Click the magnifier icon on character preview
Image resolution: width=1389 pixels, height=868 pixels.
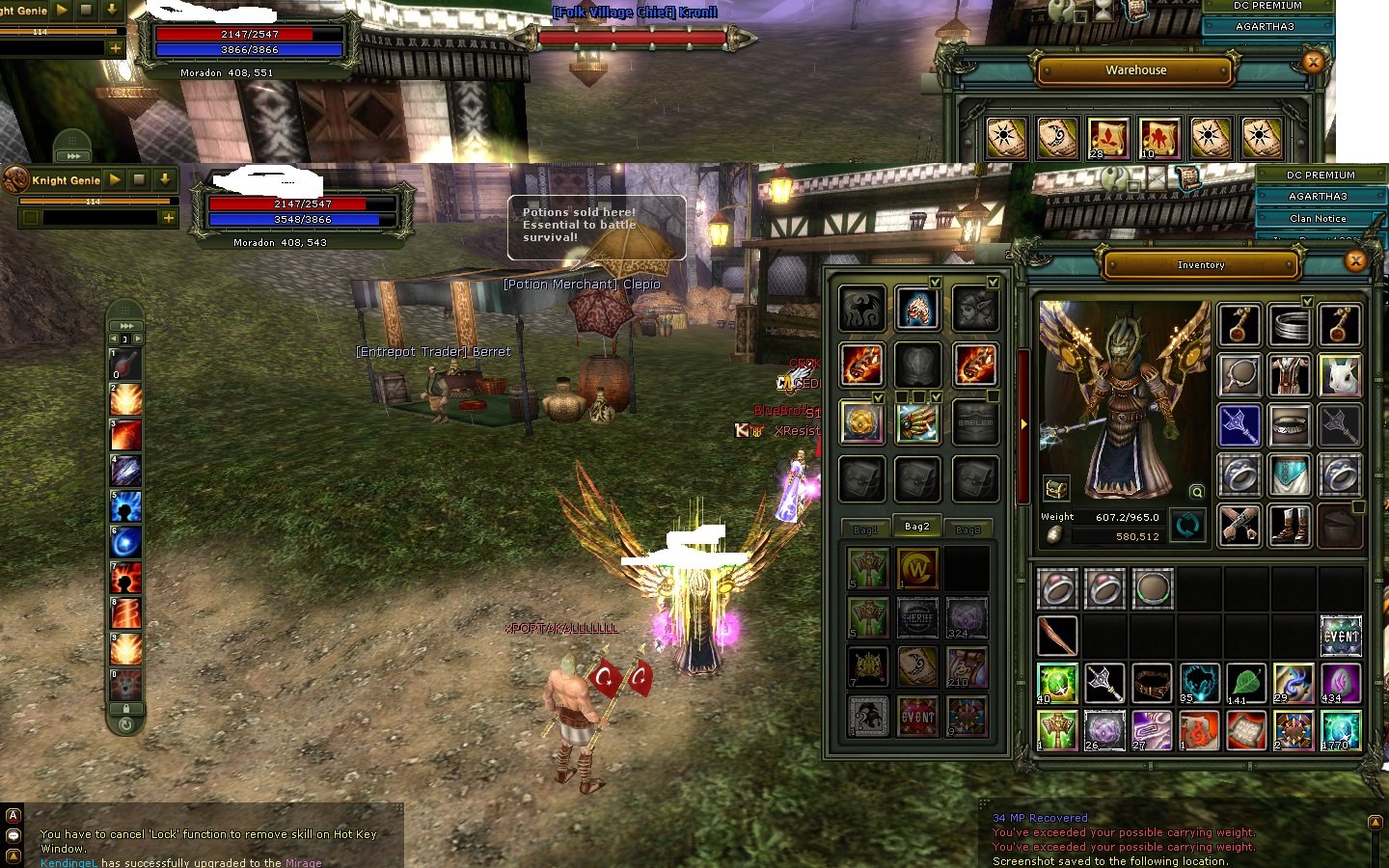(x=1197, y=492)
